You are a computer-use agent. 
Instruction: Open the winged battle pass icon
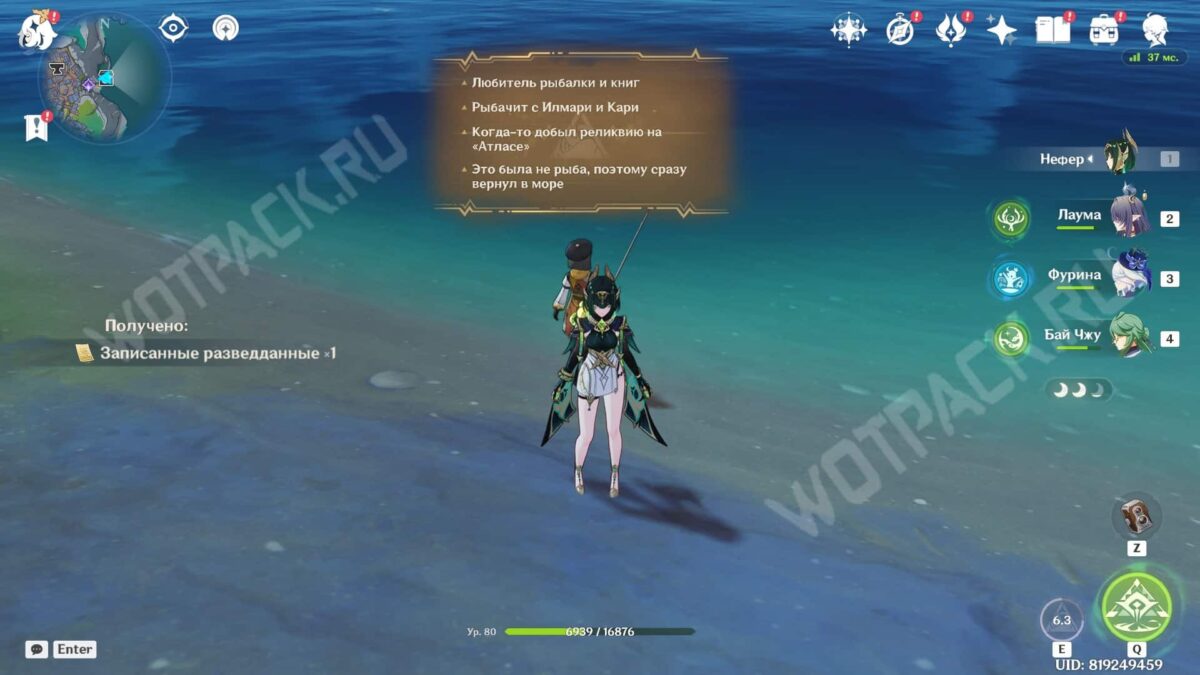pyautogui.click(x=950, y=30)
